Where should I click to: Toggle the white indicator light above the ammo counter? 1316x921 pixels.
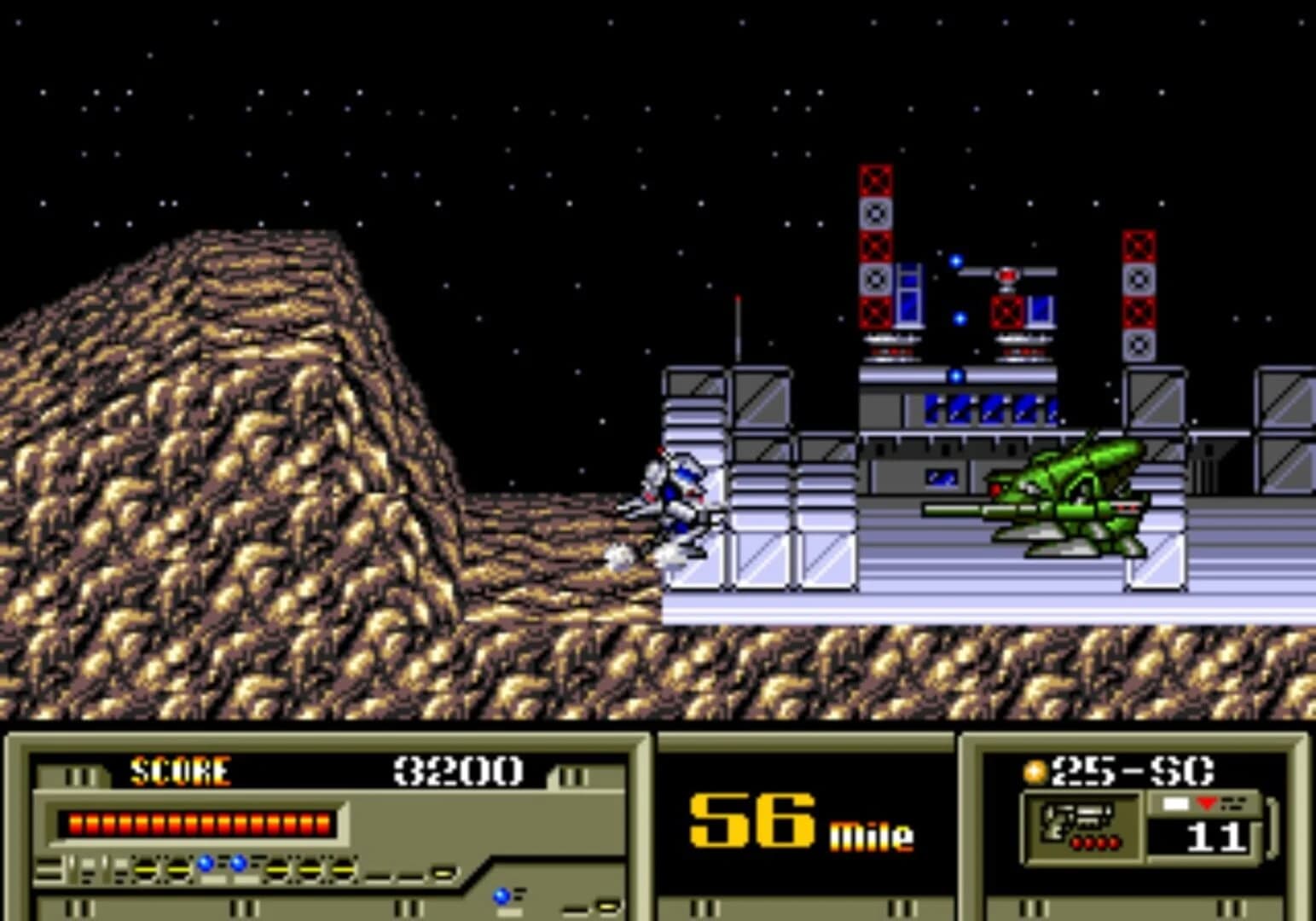point(1174,803)
